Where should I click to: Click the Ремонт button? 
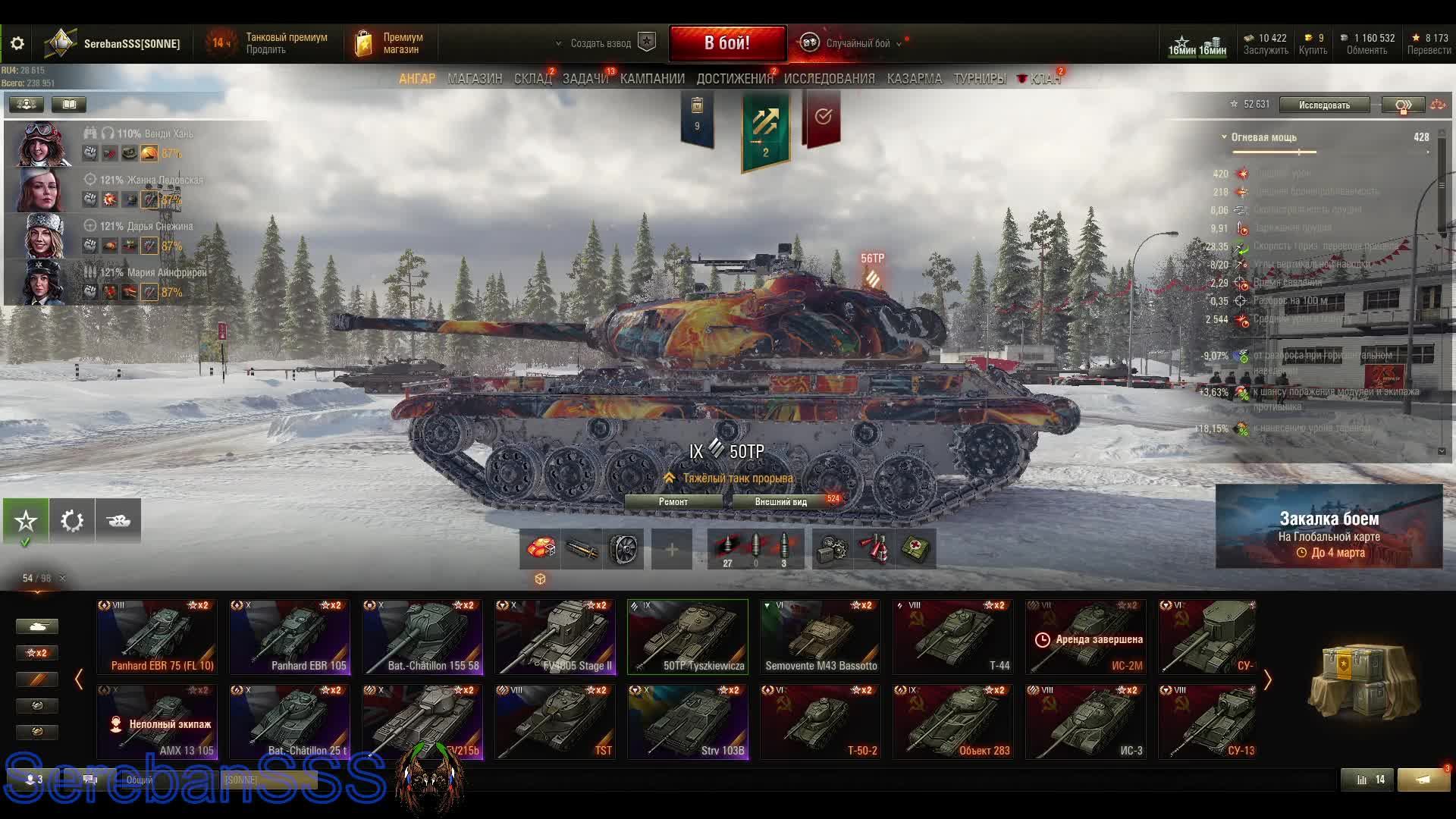tap(673, 501)
